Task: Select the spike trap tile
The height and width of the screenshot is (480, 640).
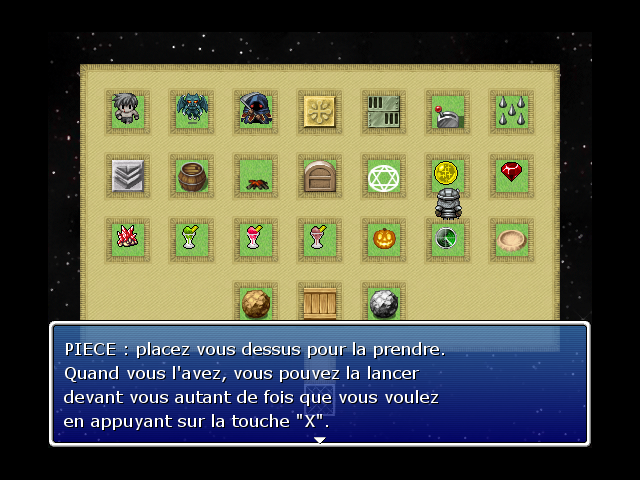Action: (511, 112)
